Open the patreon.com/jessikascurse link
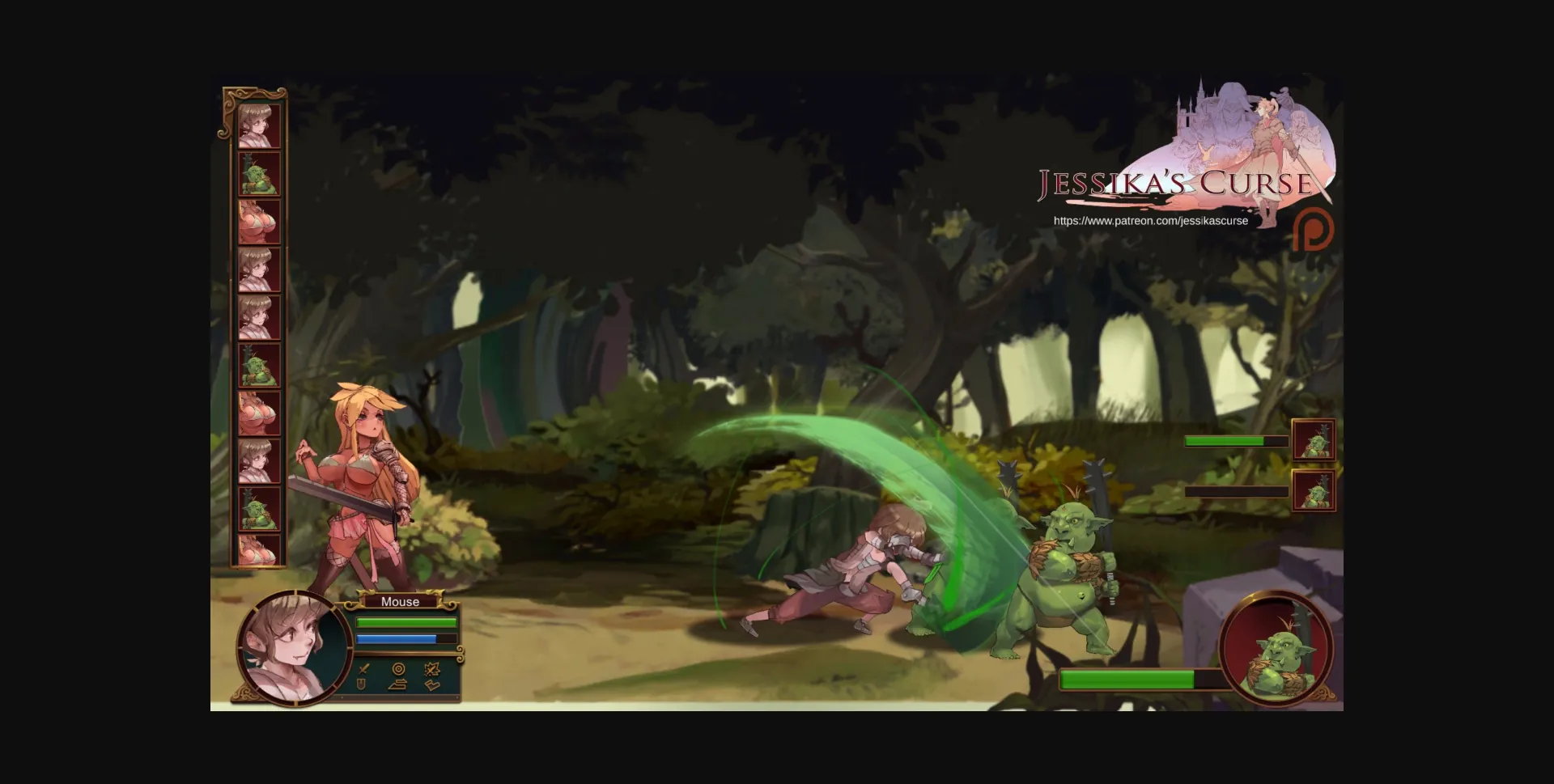1554x784 pixels. point(1151,220)
